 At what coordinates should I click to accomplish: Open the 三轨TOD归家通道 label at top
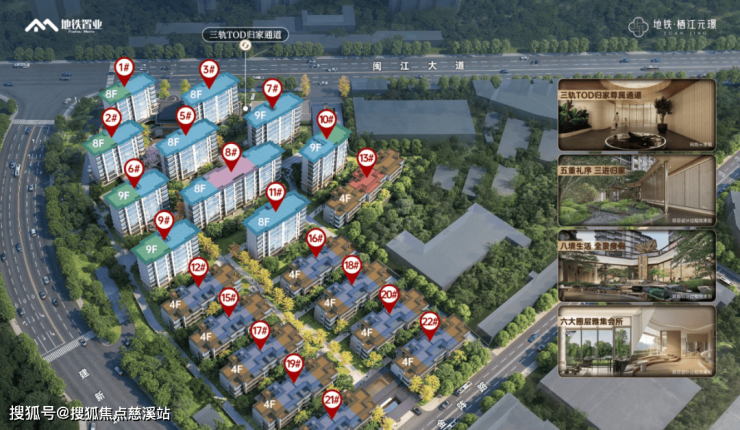[245, 33]
